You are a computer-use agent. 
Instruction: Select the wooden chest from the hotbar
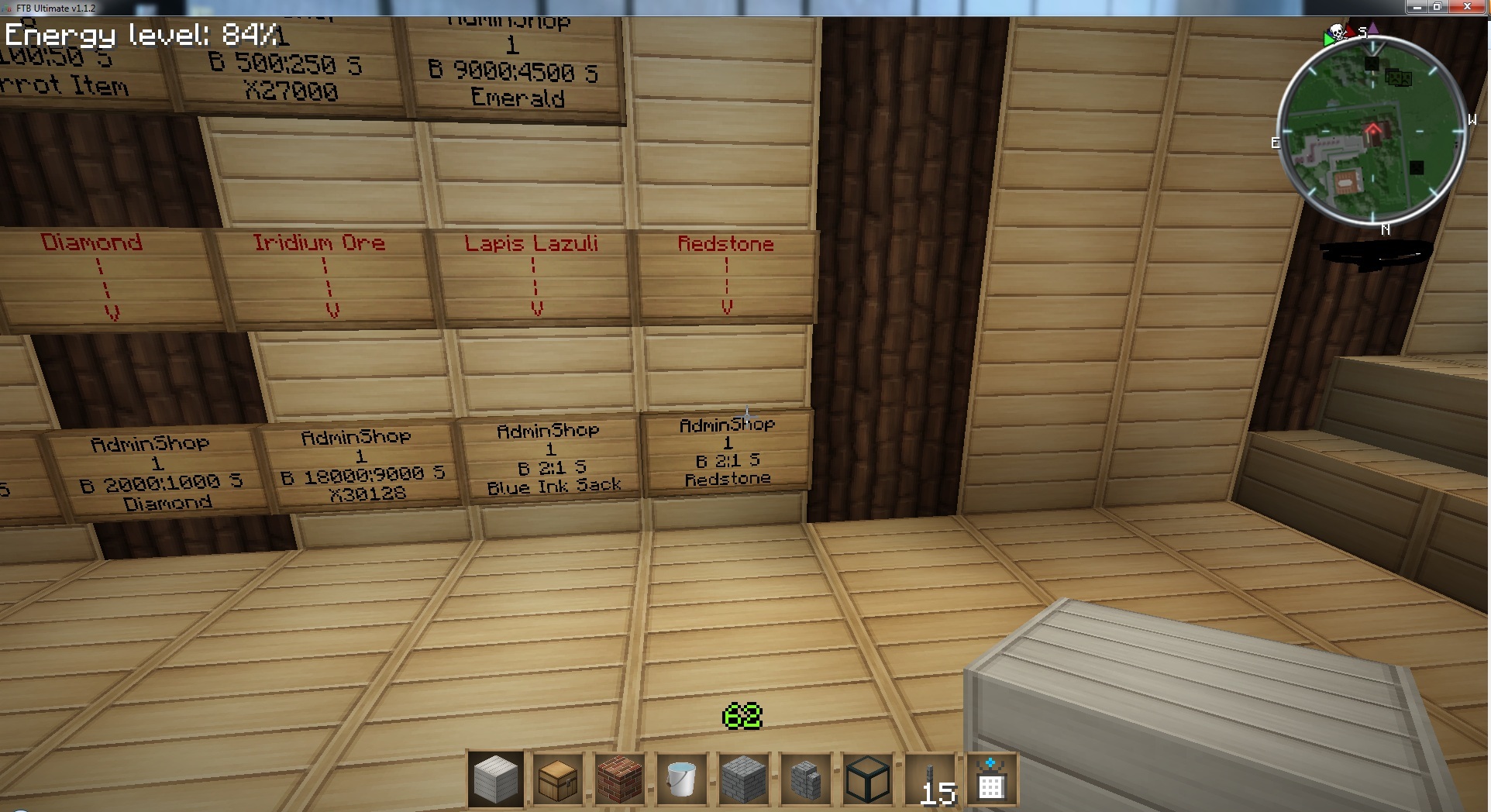point(558,779)
